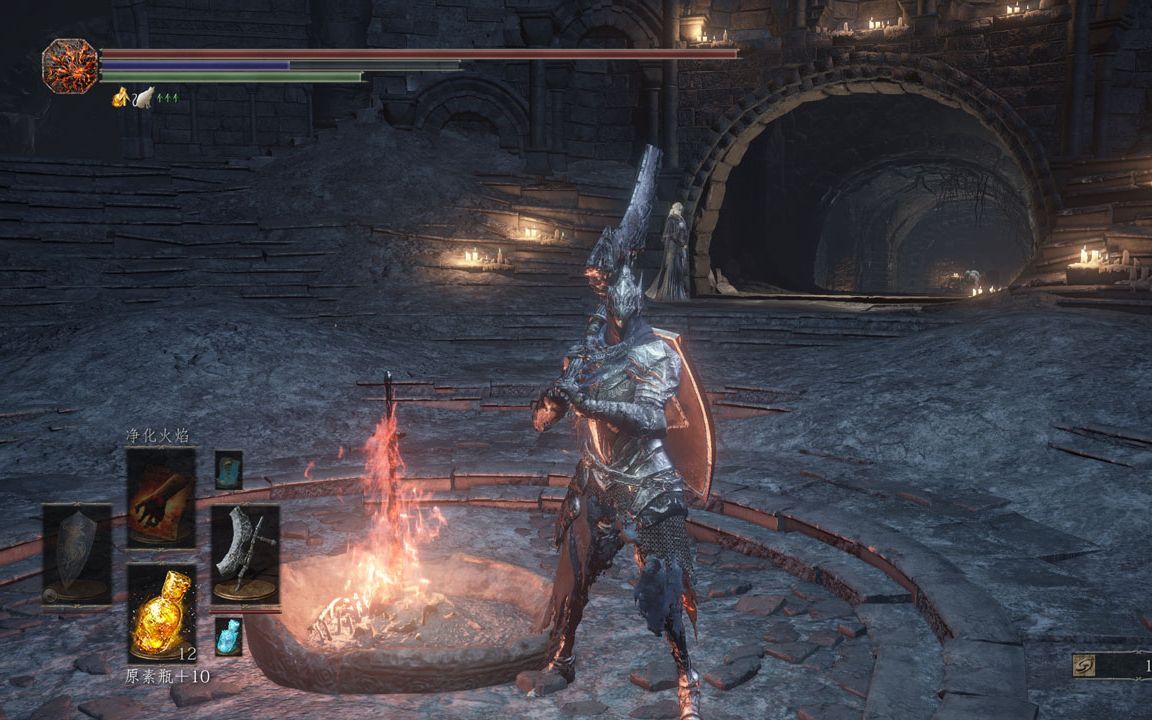
Task: Select the small teal item slot above the weapon
Action: point(229,469)
